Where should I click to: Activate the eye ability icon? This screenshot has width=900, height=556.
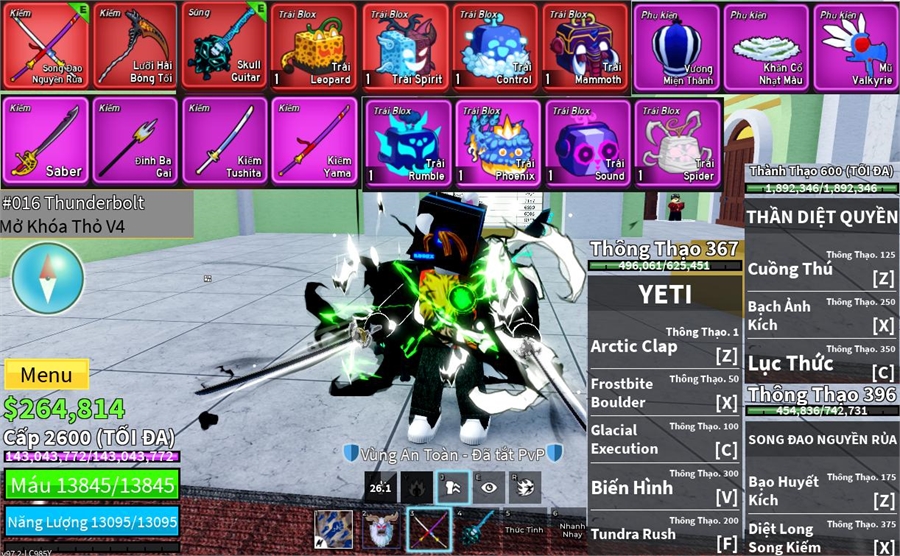coord(489,488)
